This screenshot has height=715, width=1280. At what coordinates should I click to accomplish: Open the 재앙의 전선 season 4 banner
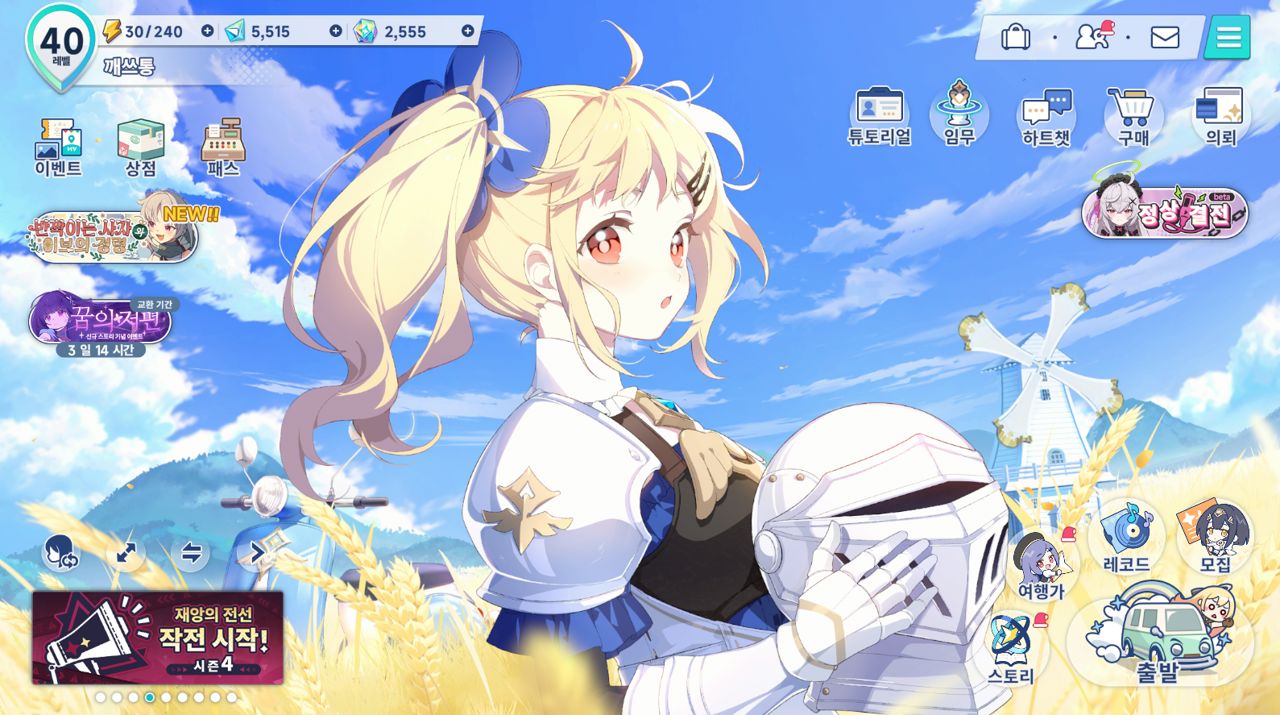pos(158,637)
